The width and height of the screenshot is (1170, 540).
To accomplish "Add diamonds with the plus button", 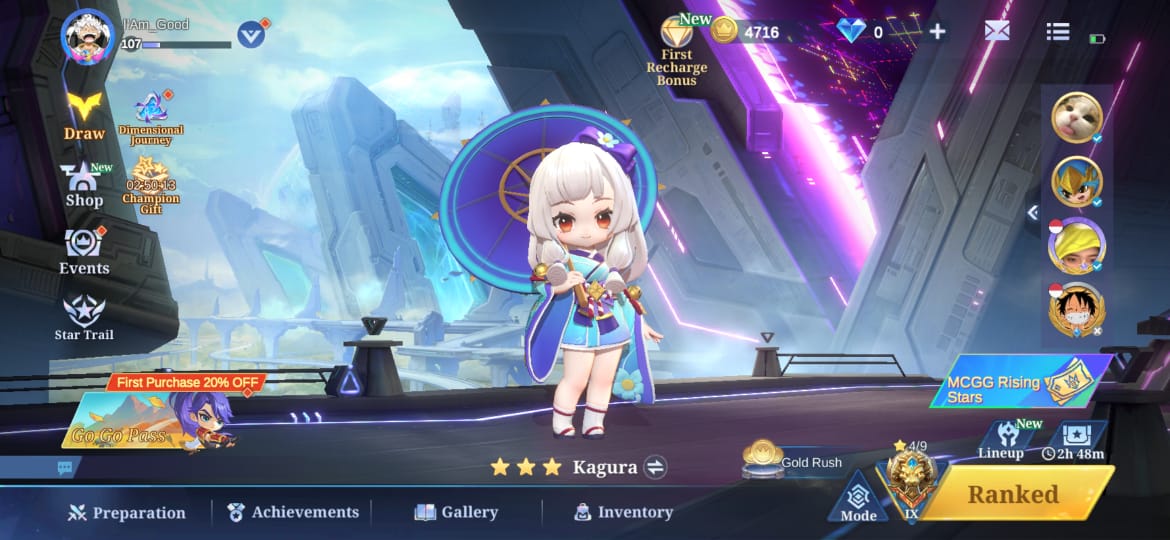I will pos(937,31).
